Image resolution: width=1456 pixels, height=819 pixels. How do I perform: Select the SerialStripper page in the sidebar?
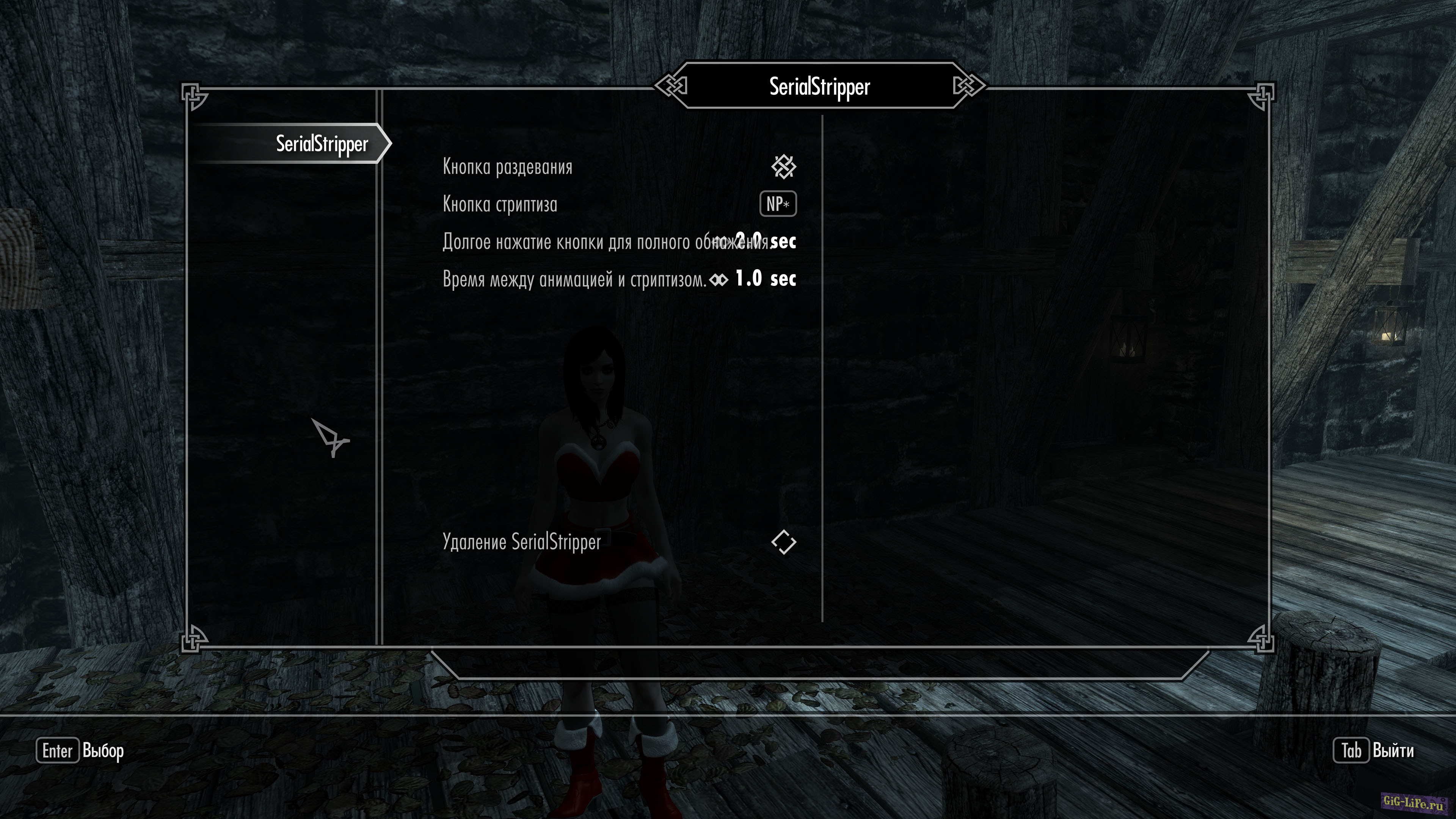point(321,144)
